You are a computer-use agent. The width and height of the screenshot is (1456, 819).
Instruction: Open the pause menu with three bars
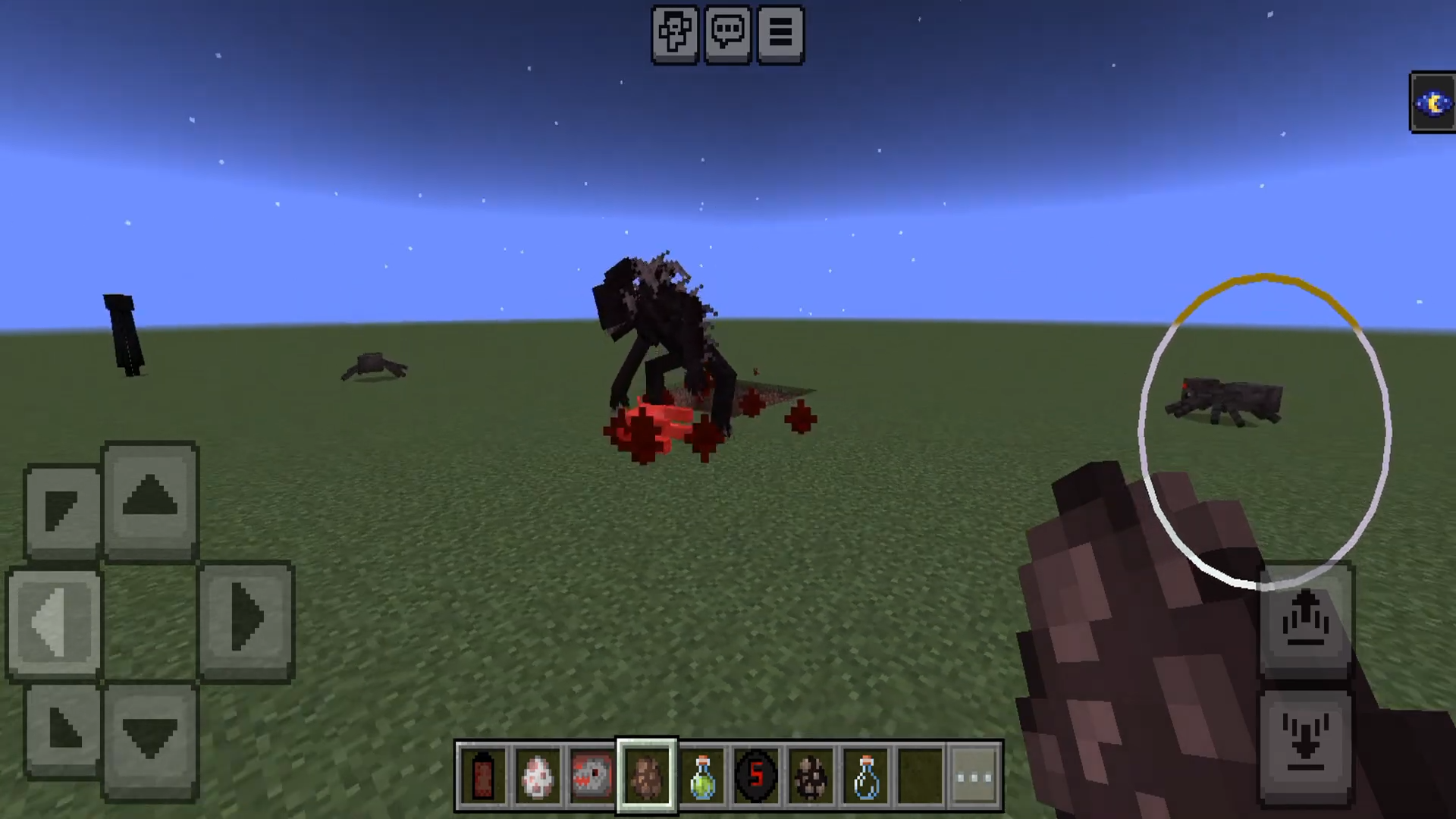pos(780,34)
